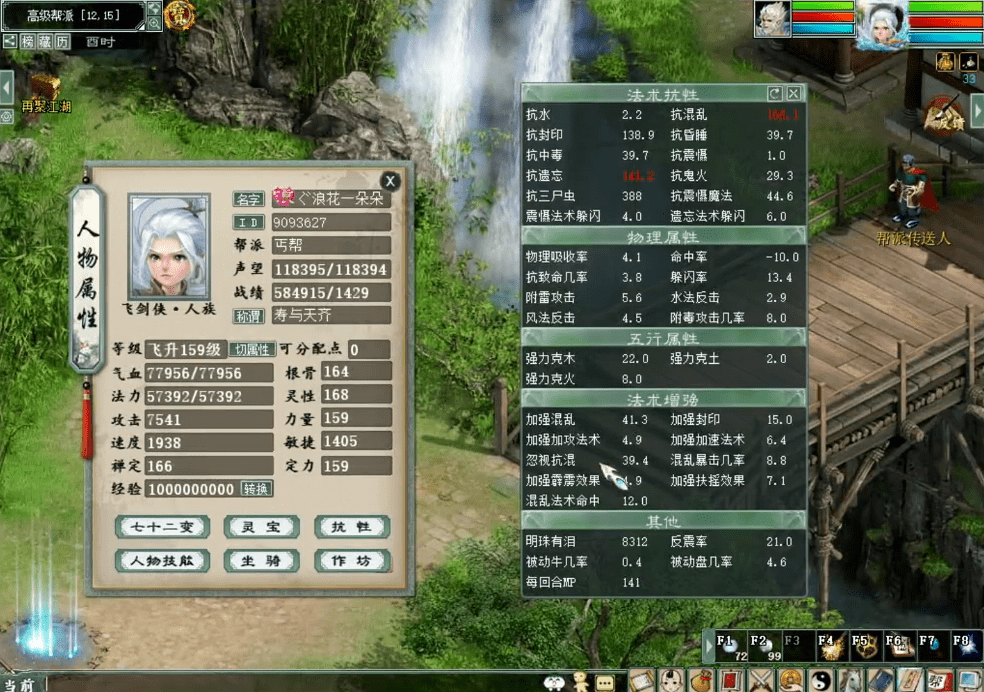Screen dimensions: 984x692
Task: Open the 历 calendar button
Action: 62,41
